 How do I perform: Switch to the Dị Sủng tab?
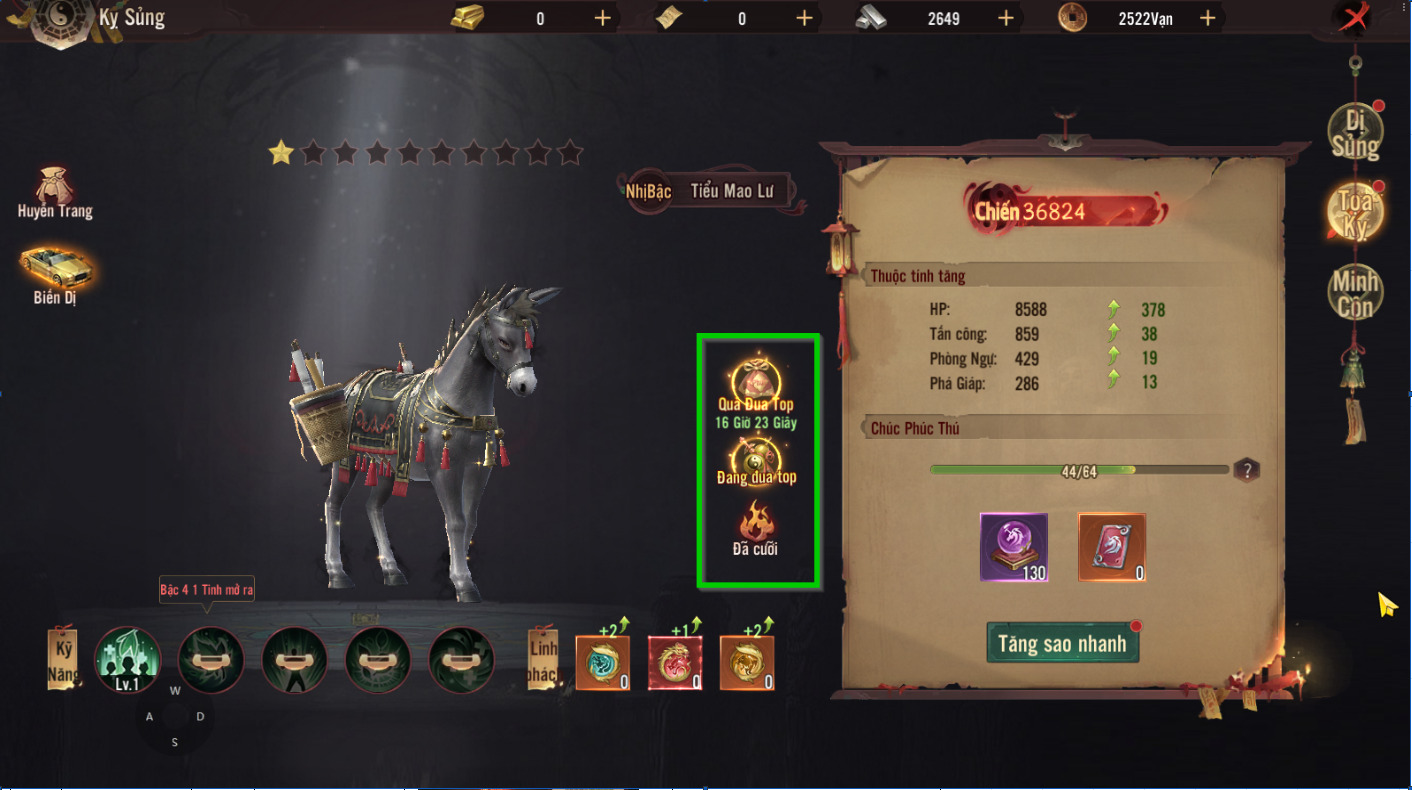pos(1355,133)
